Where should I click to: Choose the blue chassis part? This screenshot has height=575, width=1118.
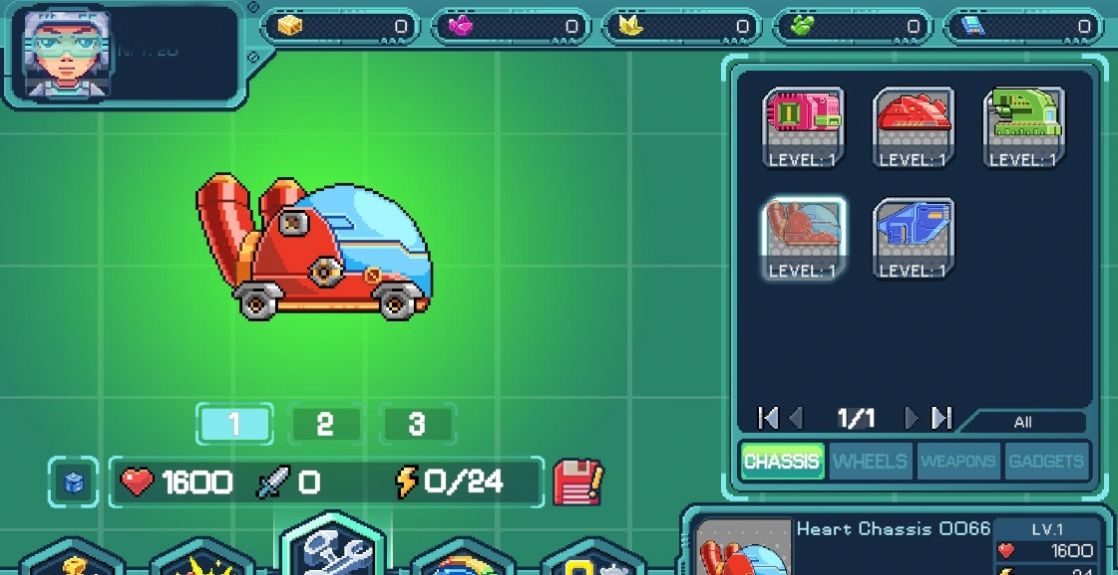(913, 238)
